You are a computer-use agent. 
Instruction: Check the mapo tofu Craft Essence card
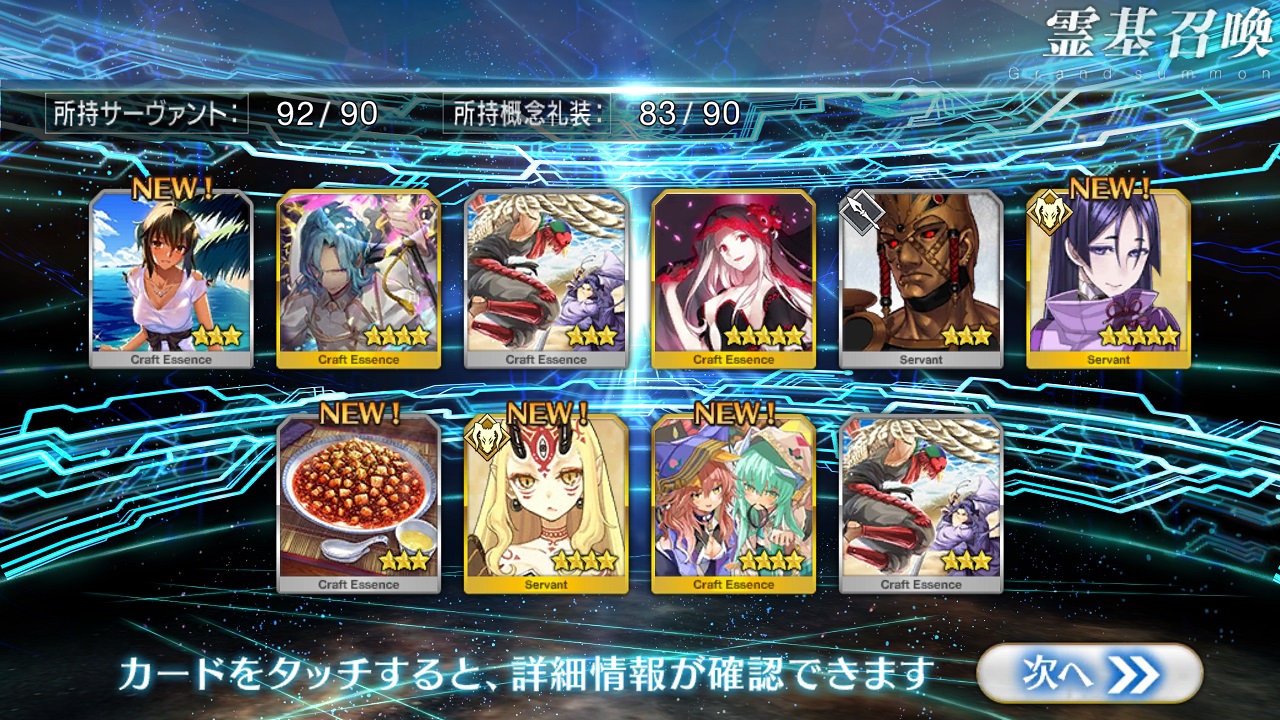click(359, 503)
